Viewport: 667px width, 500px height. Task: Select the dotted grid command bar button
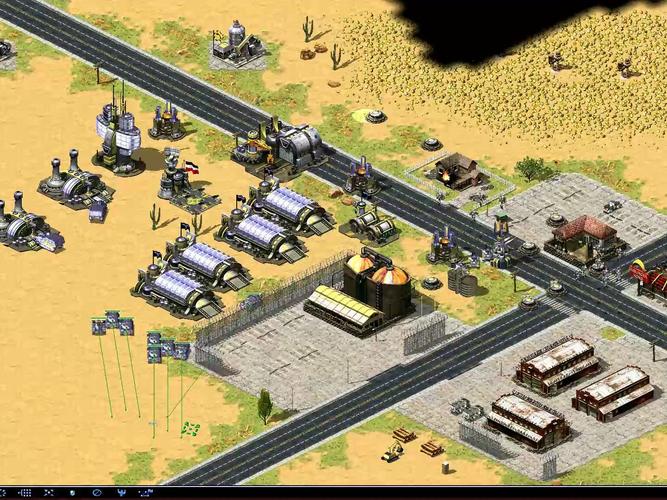25,493
